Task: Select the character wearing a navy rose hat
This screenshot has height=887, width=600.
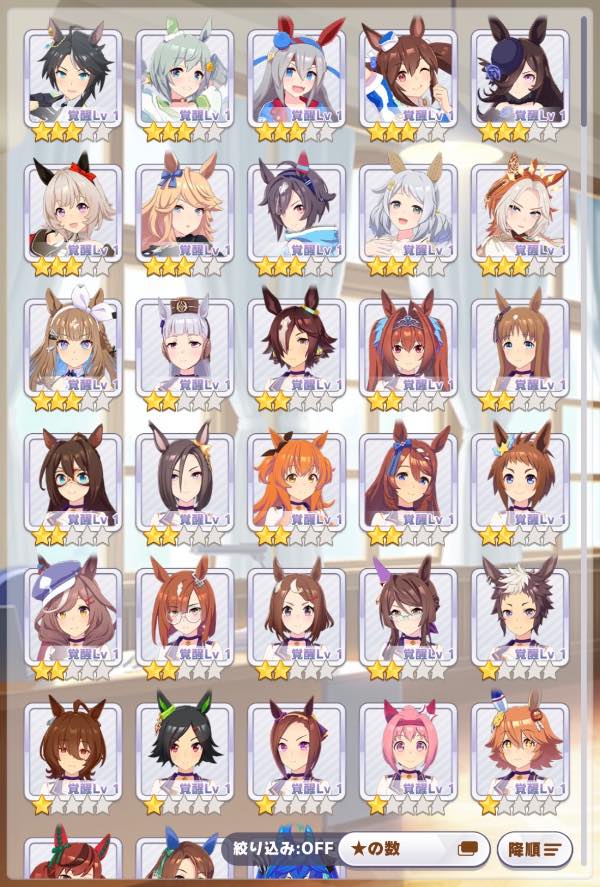Action: coord(519,78)
